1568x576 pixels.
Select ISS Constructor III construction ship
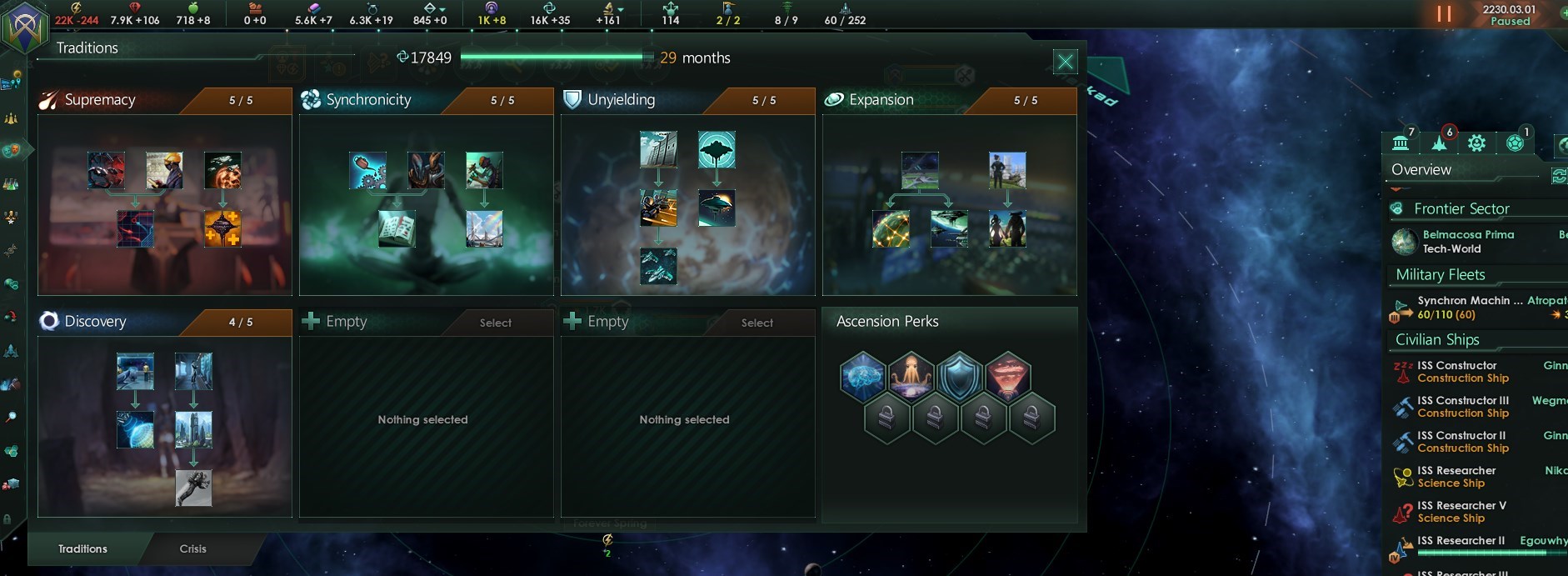(1462, 407)
